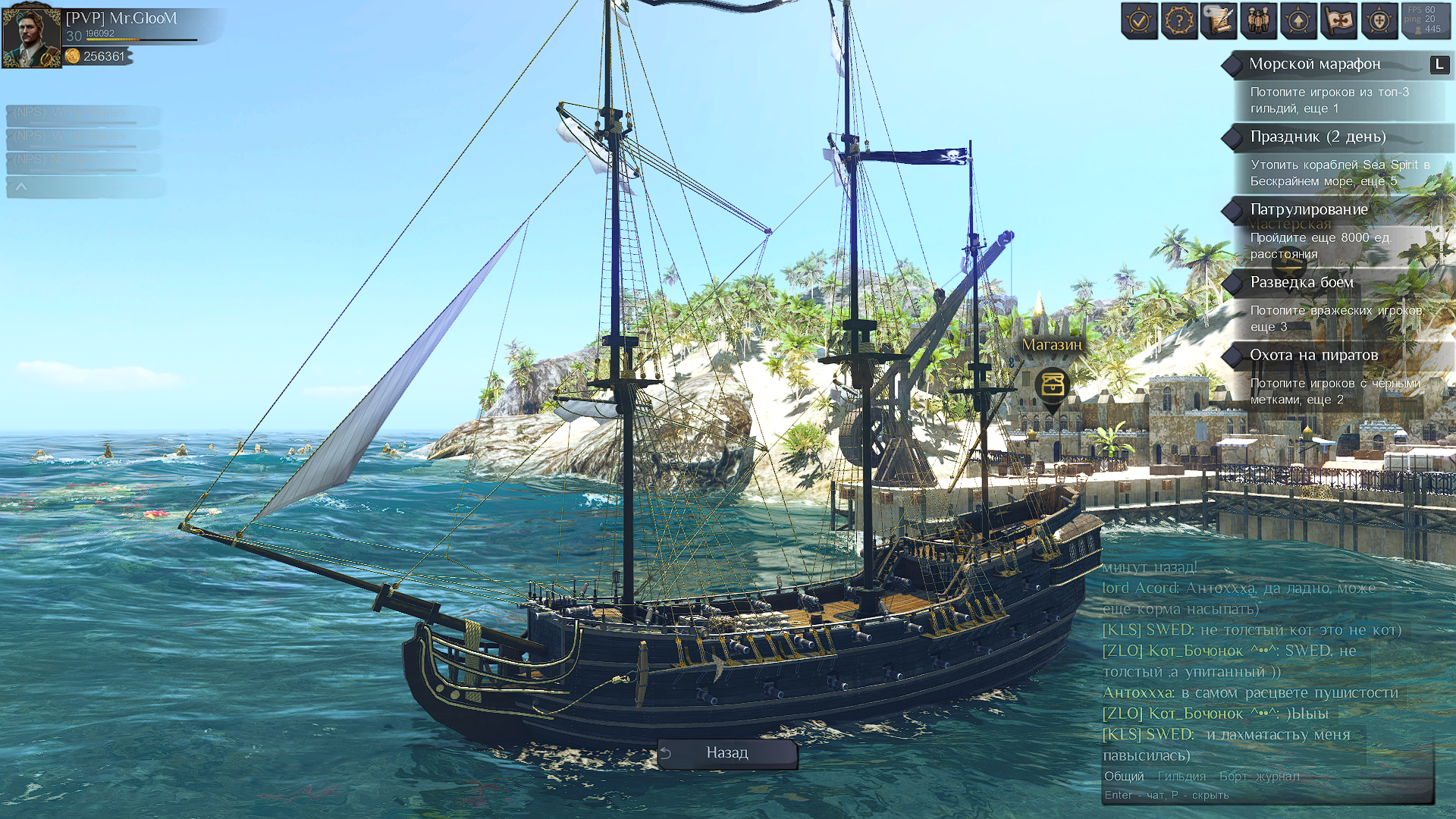Select the Разведка боем quest entry
The image size is (1456, 819).
click(1301, 282)
